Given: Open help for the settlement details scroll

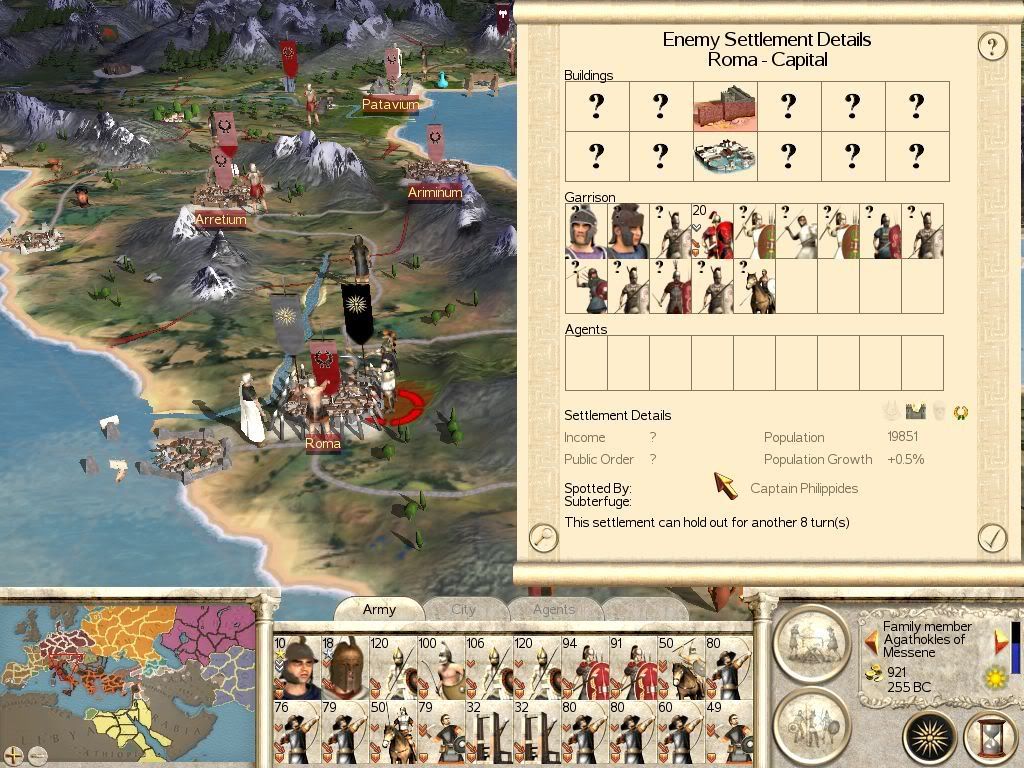Looking at the screenshot, I should click(991, 46).
